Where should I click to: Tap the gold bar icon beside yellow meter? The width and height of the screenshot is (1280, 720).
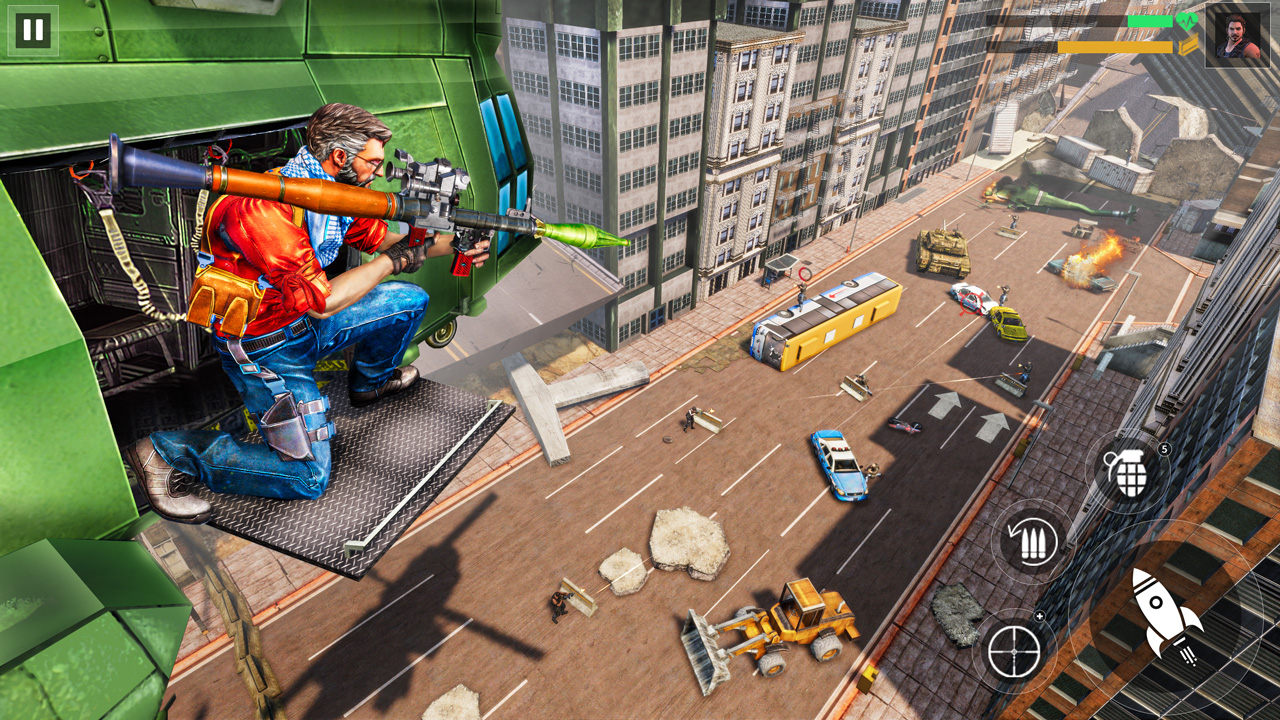1190,47
